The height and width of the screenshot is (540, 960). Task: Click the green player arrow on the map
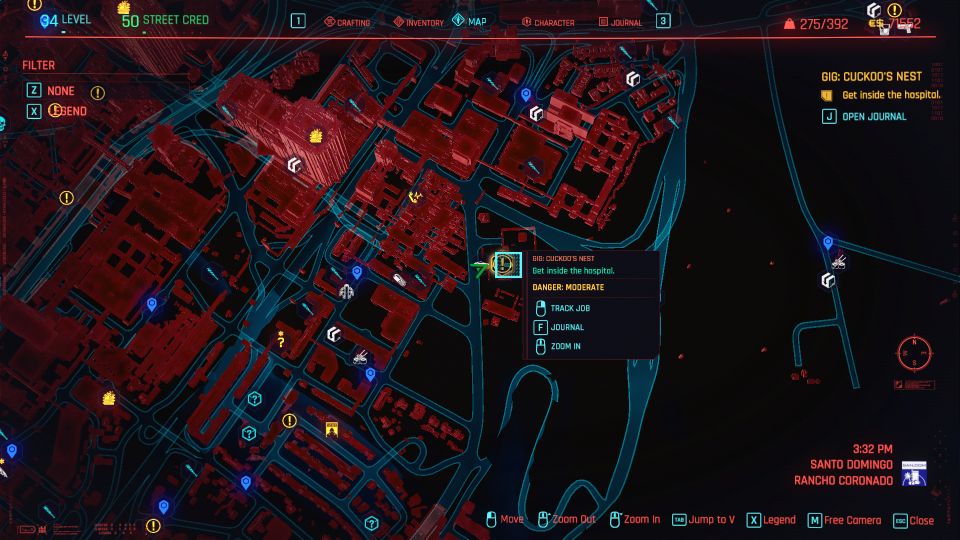tap(482, 266)
